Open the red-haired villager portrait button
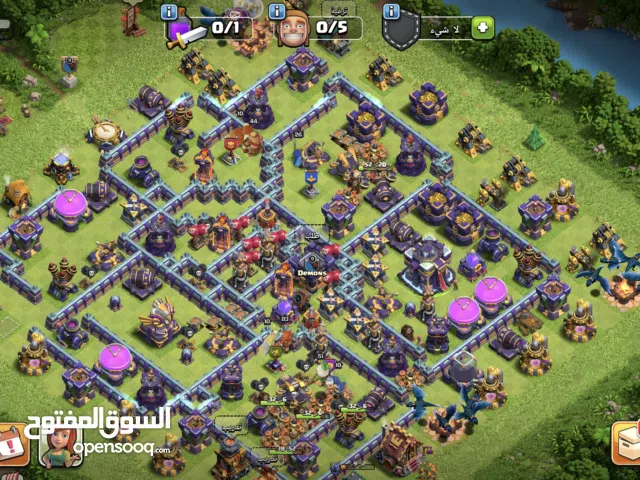This screenshot has height=480, width=640. 58,443
